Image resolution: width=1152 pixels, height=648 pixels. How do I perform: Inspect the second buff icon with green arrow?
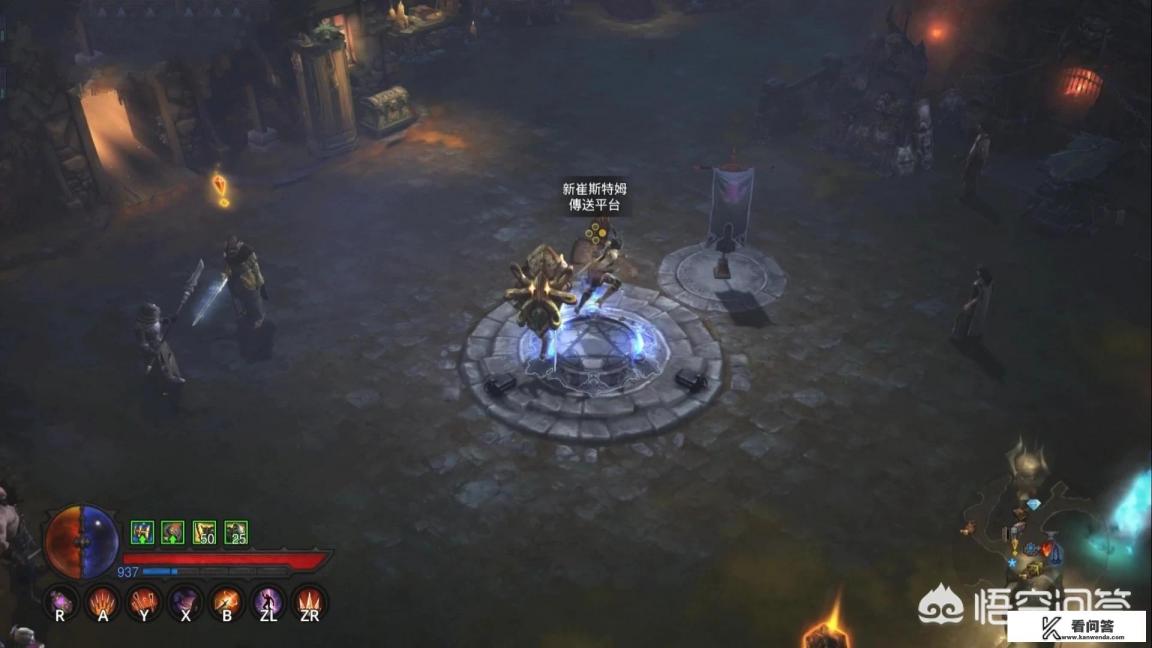coord(173,533)
